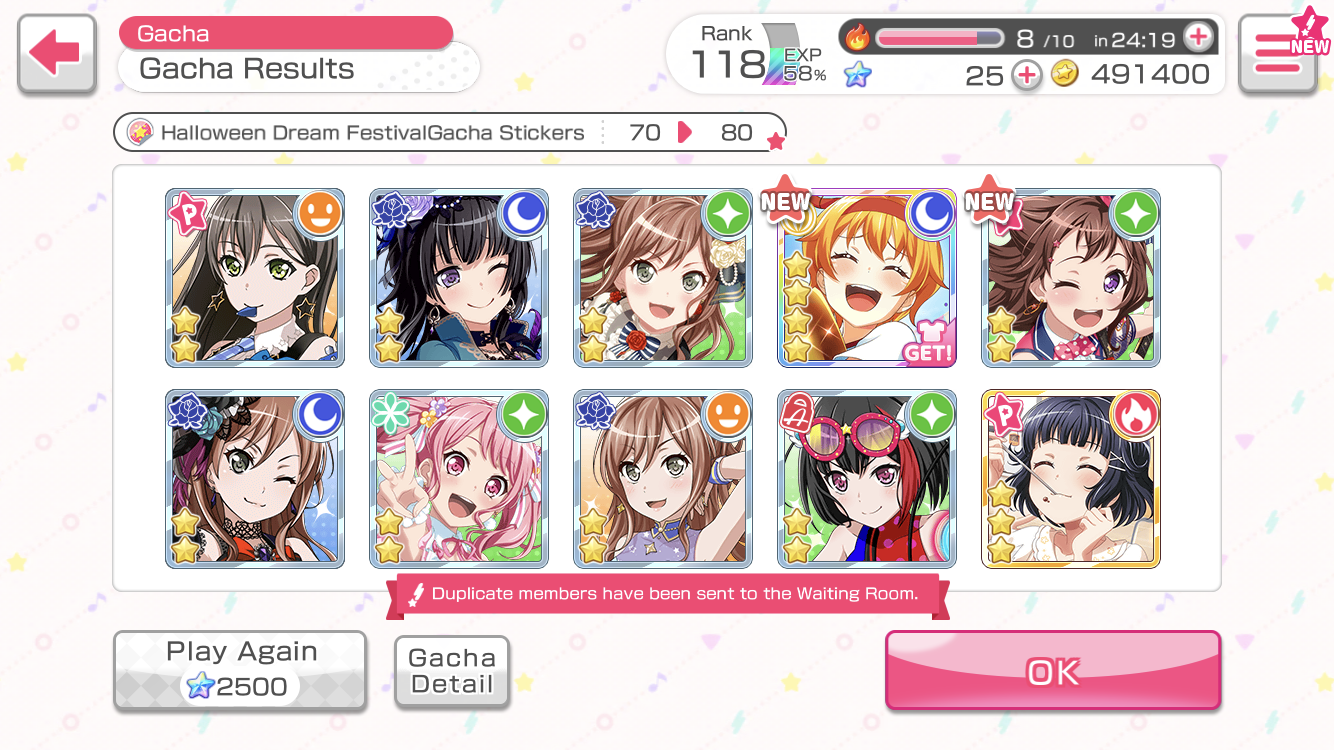Image resolution: width=1334 pixels, height=750 pixels.
Task: View the orange-haired four-star NEW card
Action: point(867,278)
